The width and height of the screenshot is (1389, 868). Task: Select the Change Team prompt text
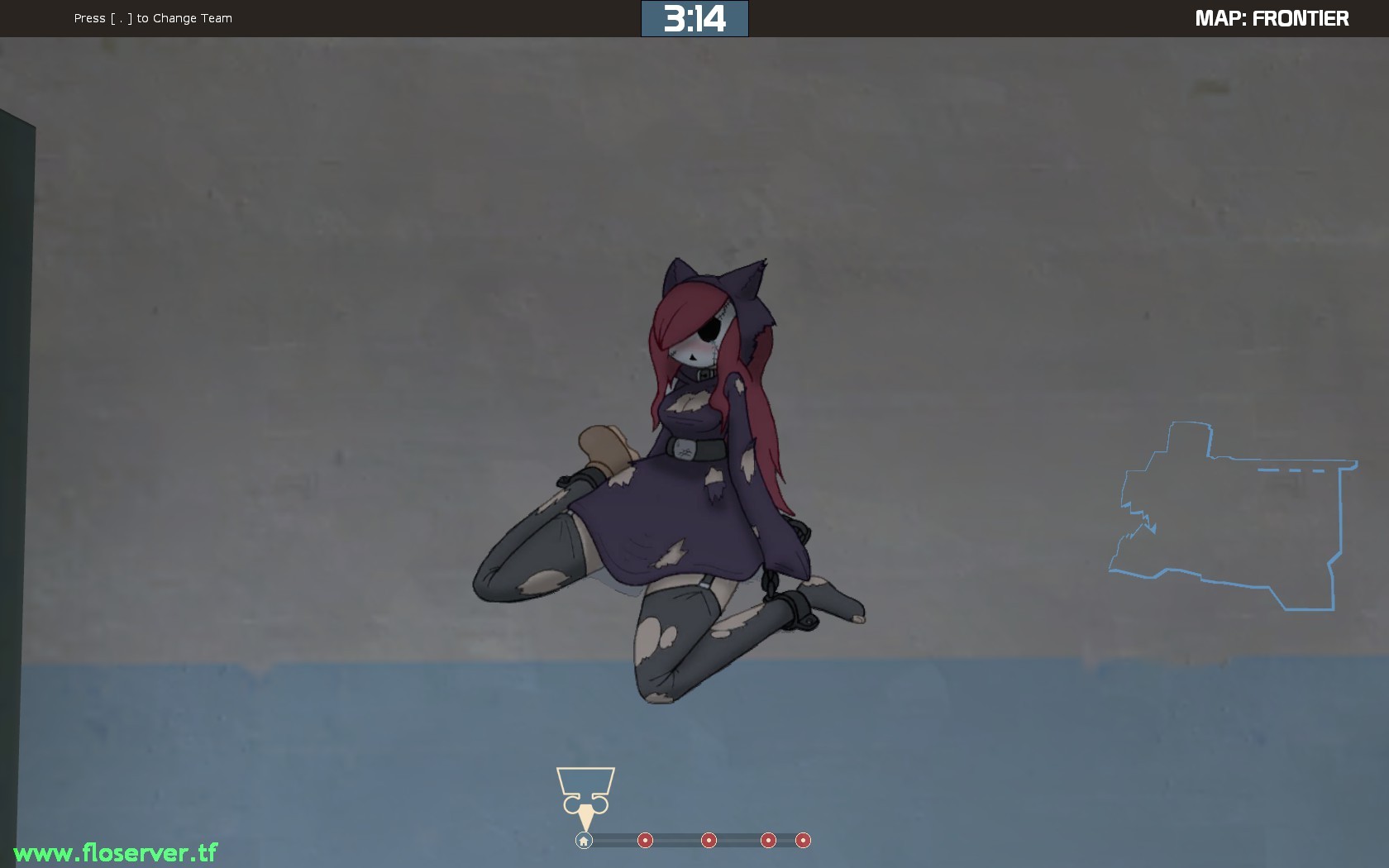(x=152, y=17)
